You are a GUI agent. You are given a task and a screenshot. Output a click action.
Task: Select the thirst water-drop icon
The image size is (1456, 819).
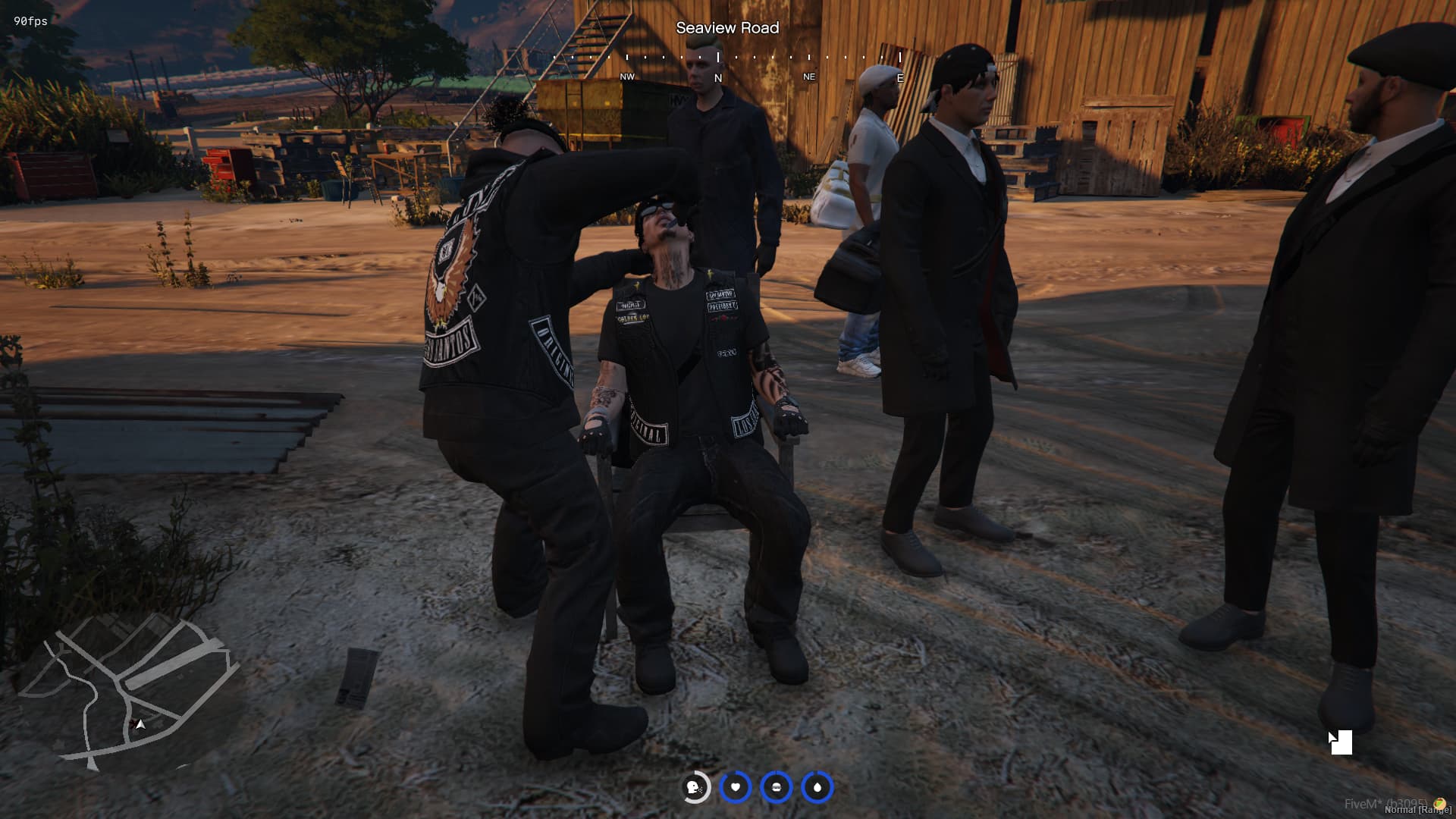click(x=817, y=787)
